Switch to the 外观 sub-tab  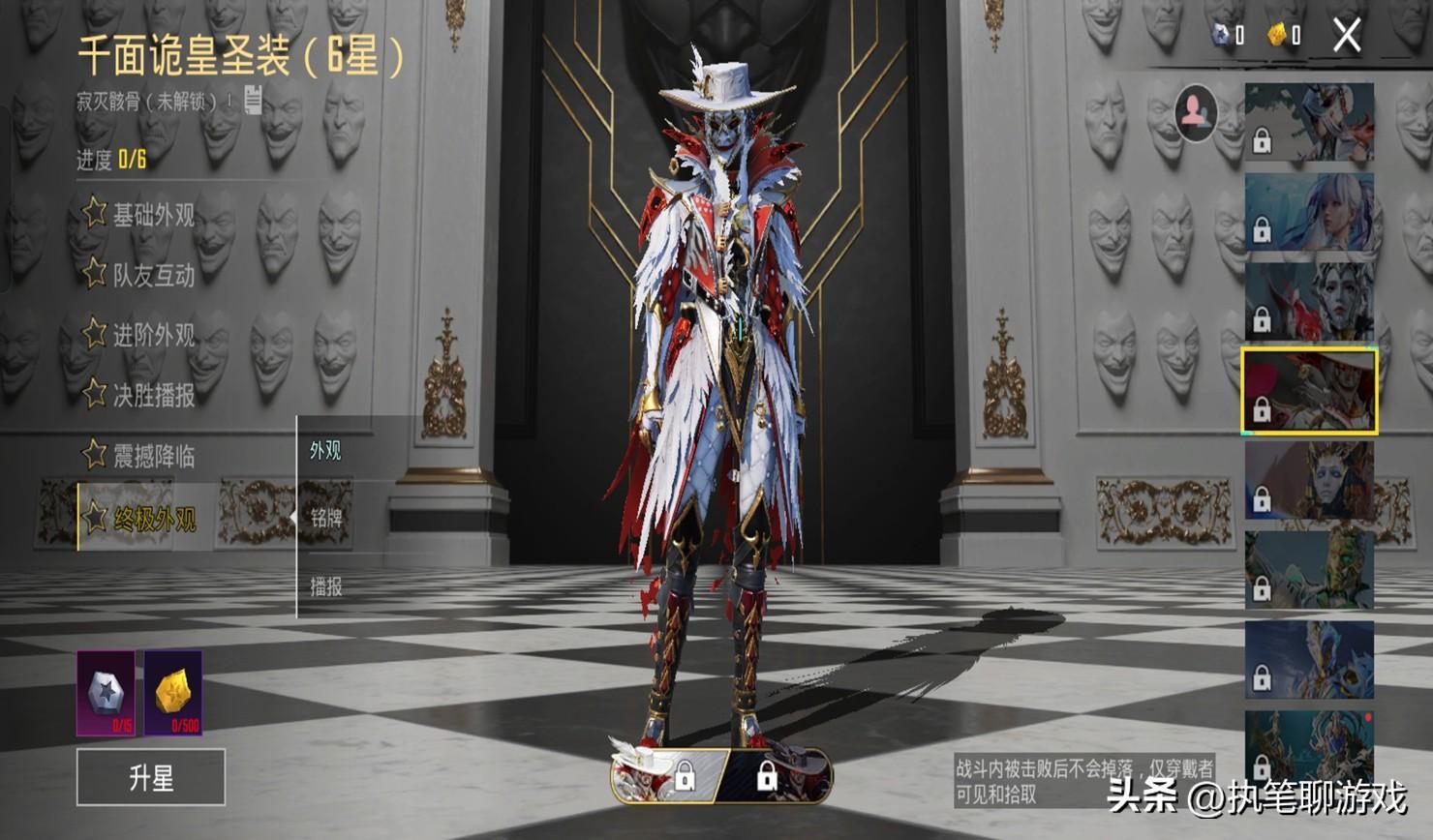[x=325, y=451]
